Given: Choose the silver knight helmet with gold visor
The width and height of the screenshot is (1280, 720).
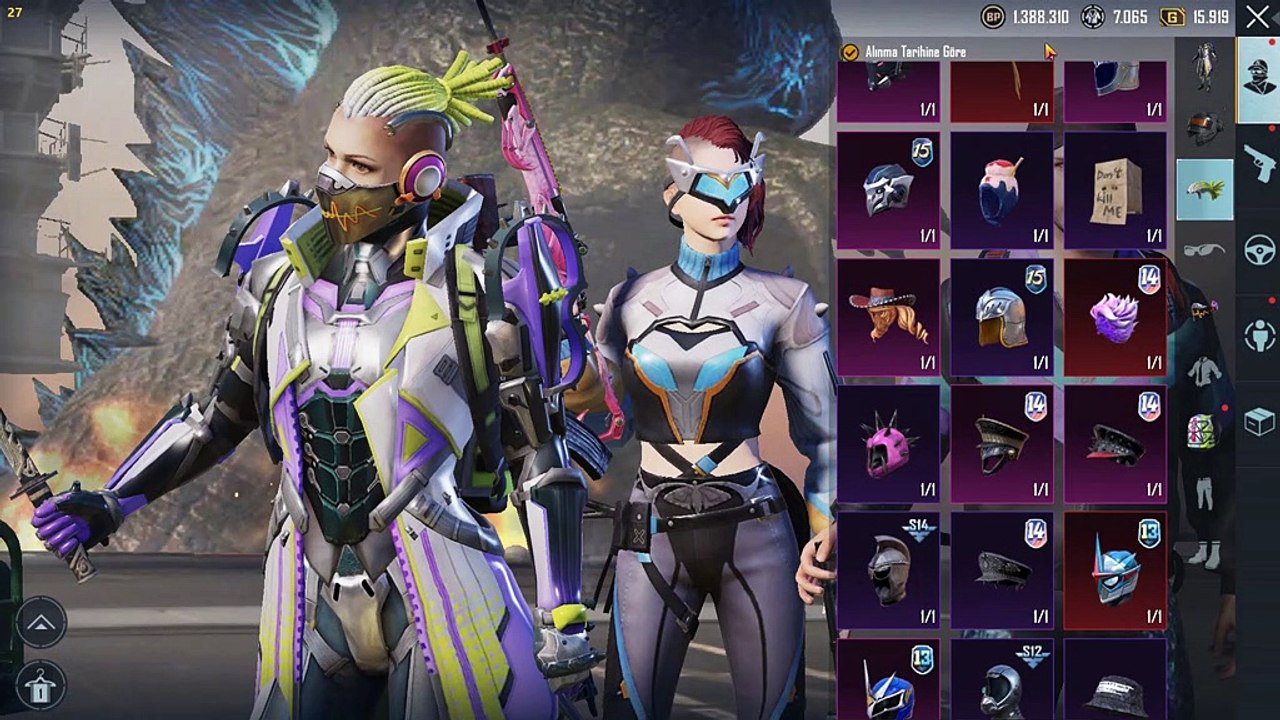Looking at the screenshot, I should coord(1001,317).
